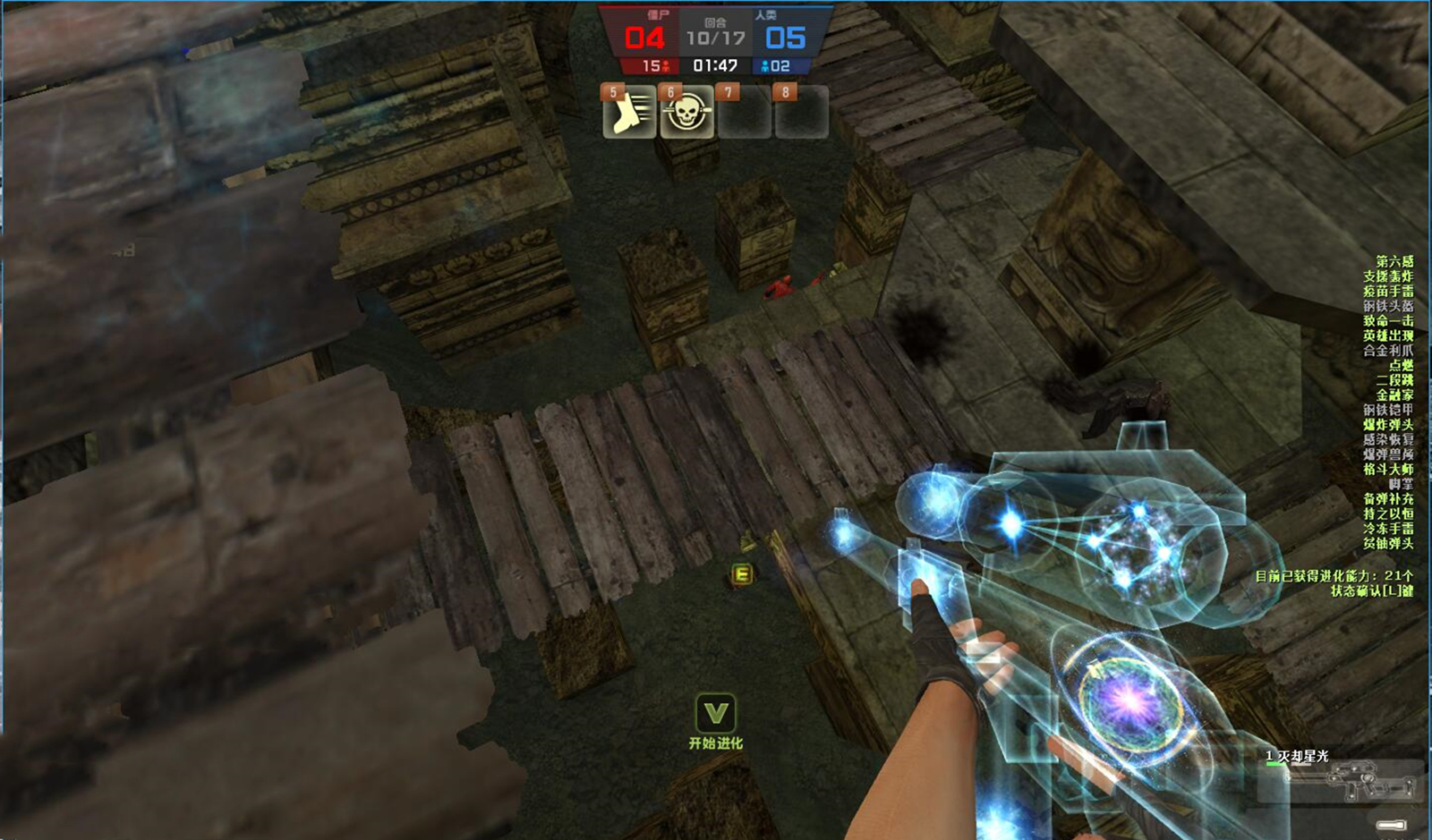
Task: Activate the skull crosshair skill
Action: tap(686, 113)
